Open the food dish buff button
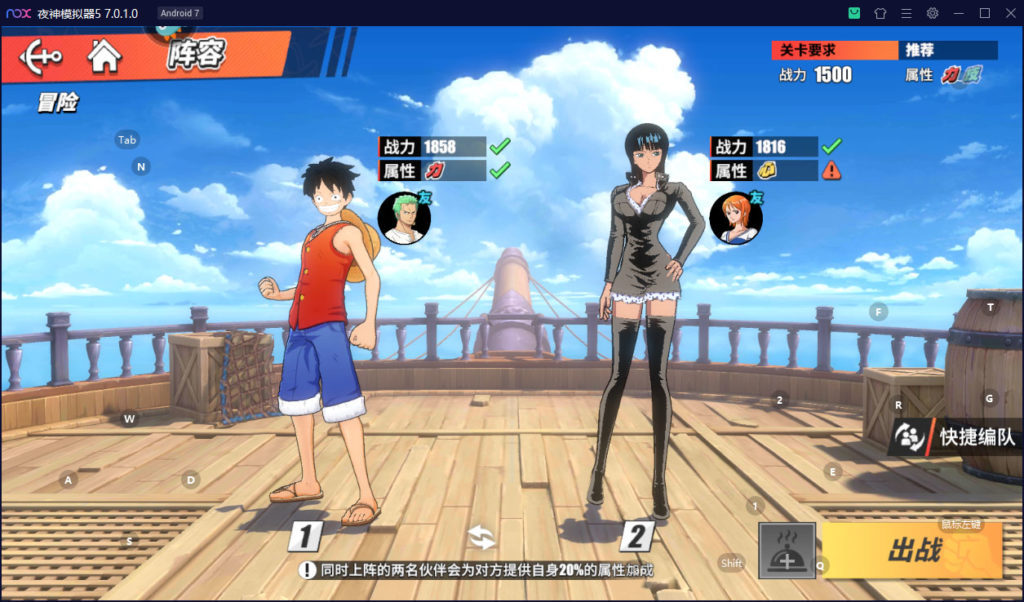 787,550
